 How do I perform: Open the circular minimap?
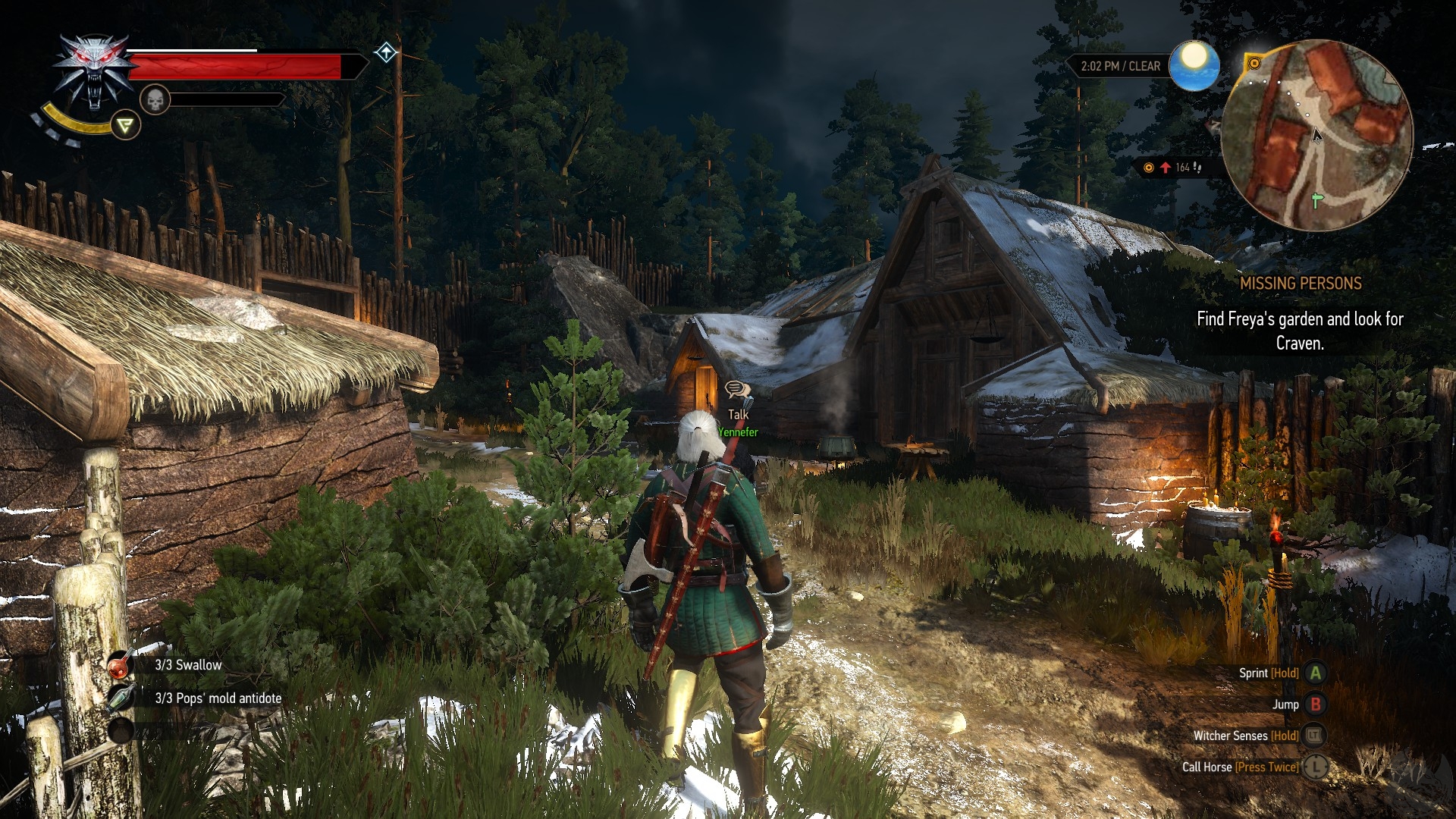pos(1316,135)
